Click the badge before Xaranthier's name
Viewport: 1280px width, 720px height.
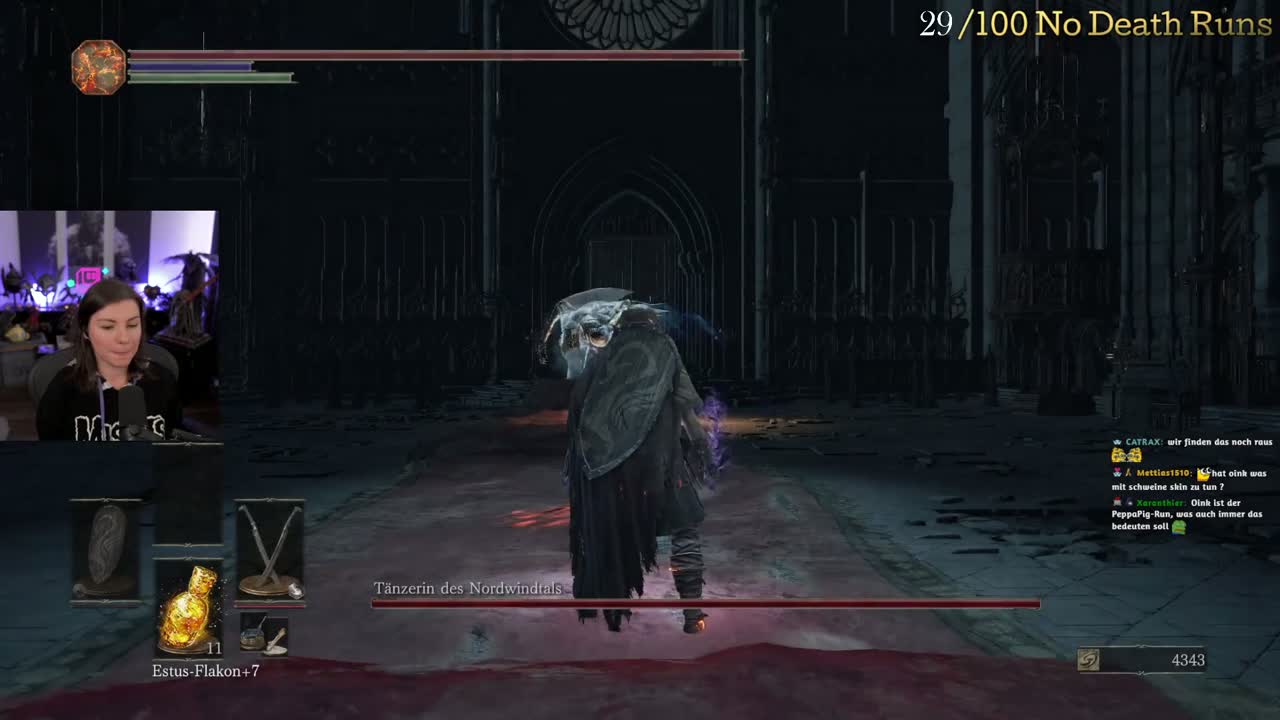[x=1116, y=503]
